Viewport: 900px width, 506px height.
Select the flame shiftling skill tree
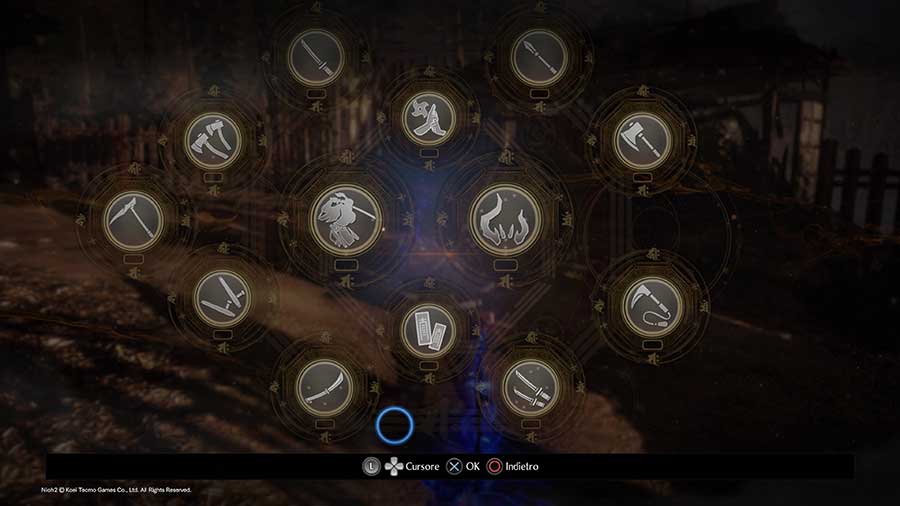(505, 219)
